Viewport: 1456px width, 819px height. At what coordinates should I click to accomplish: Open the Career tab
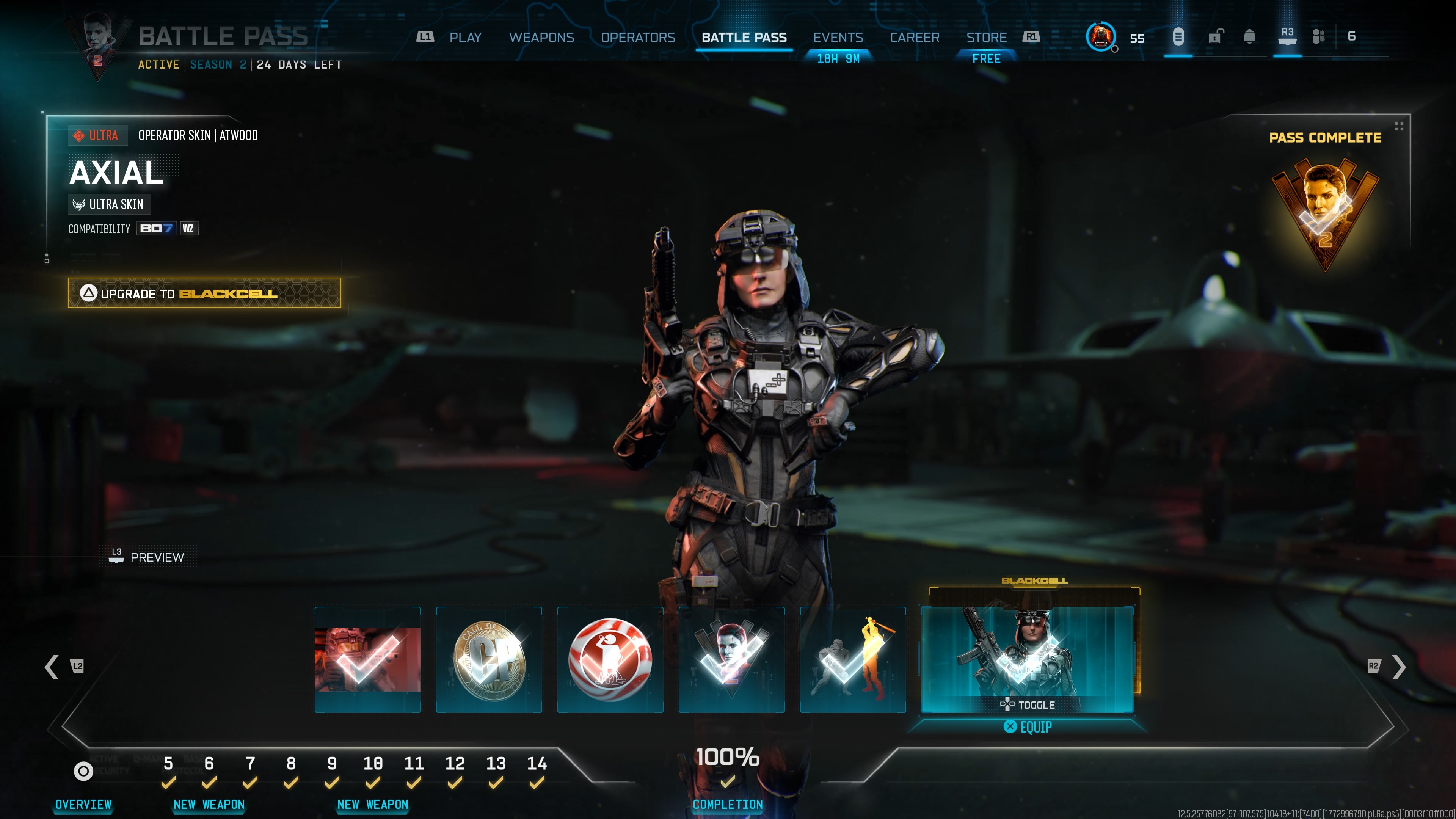click(914, 37)
